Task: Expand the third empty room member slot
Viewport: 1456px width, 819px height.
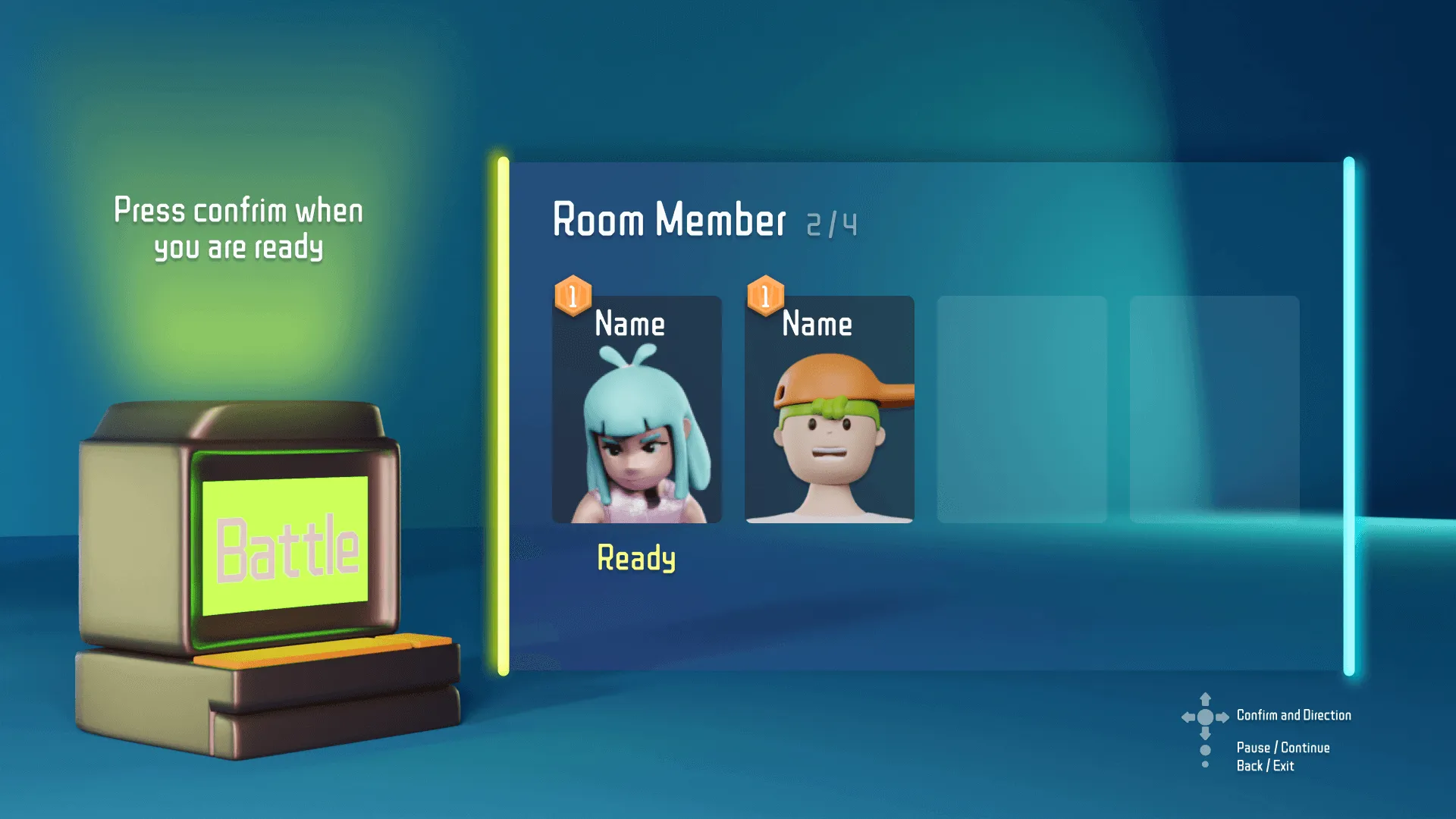Action: [1022, 409]
